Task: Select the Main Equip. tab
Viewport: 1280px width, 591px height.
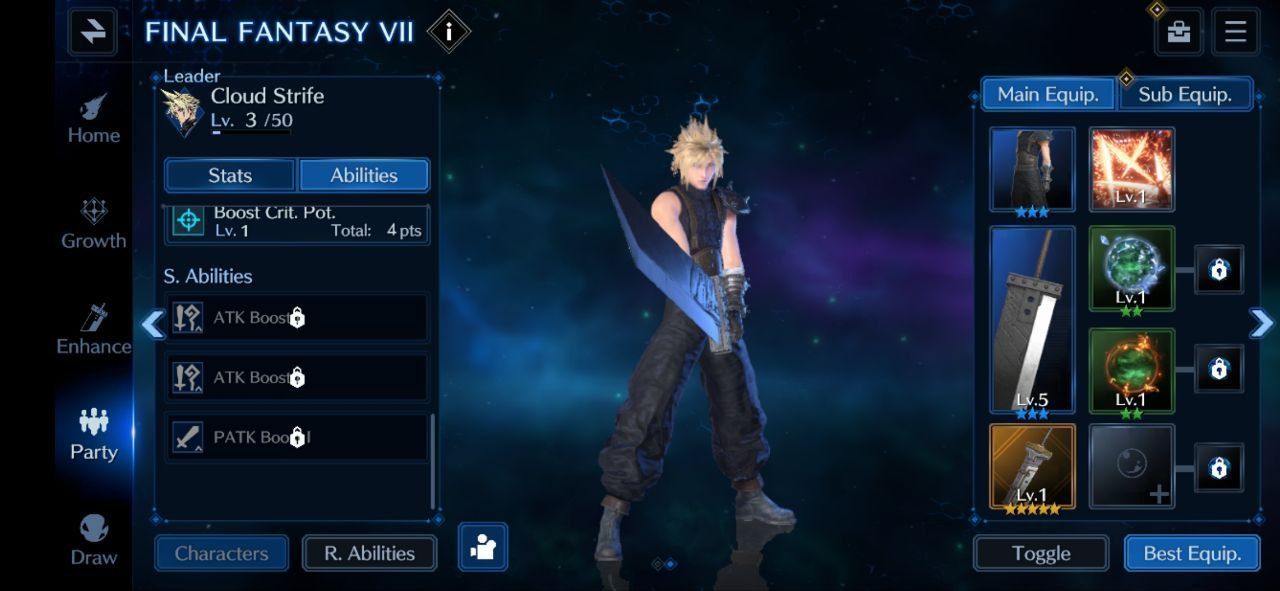Action: click(1048, 95)
